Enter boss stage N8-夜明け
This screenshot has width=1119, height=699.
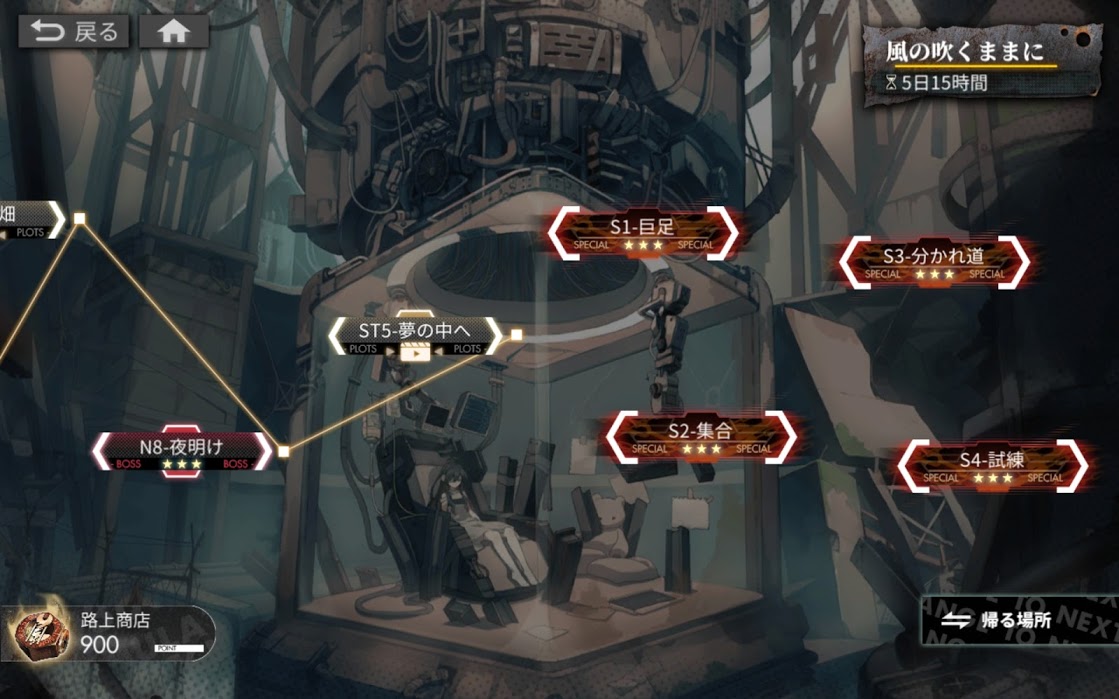(x=181, y=452)
